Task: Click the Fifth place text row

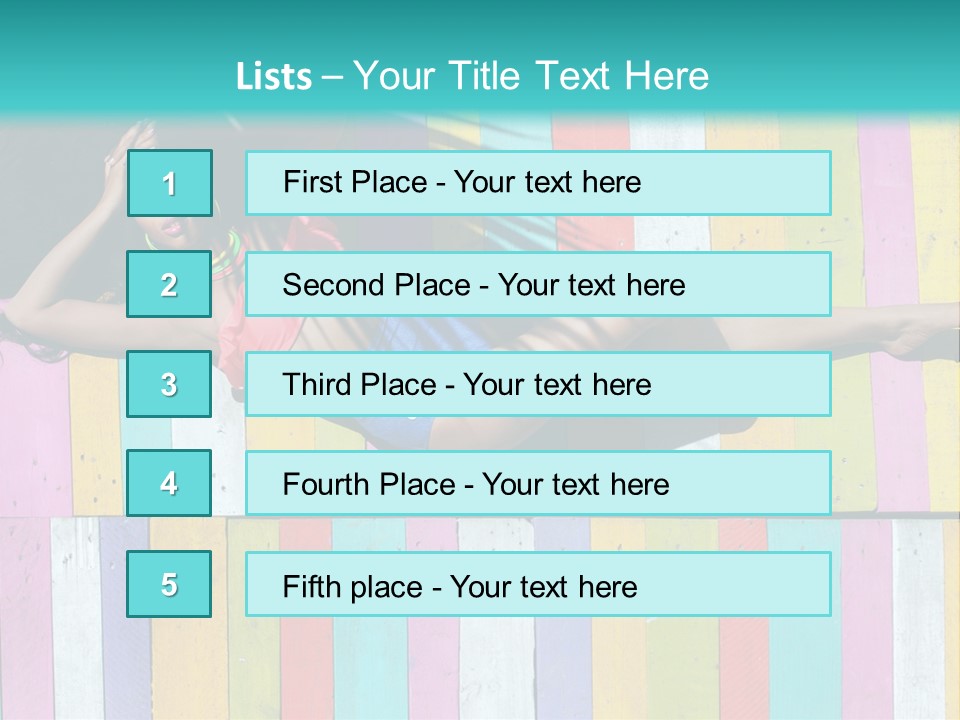Action: pos(538,584)
